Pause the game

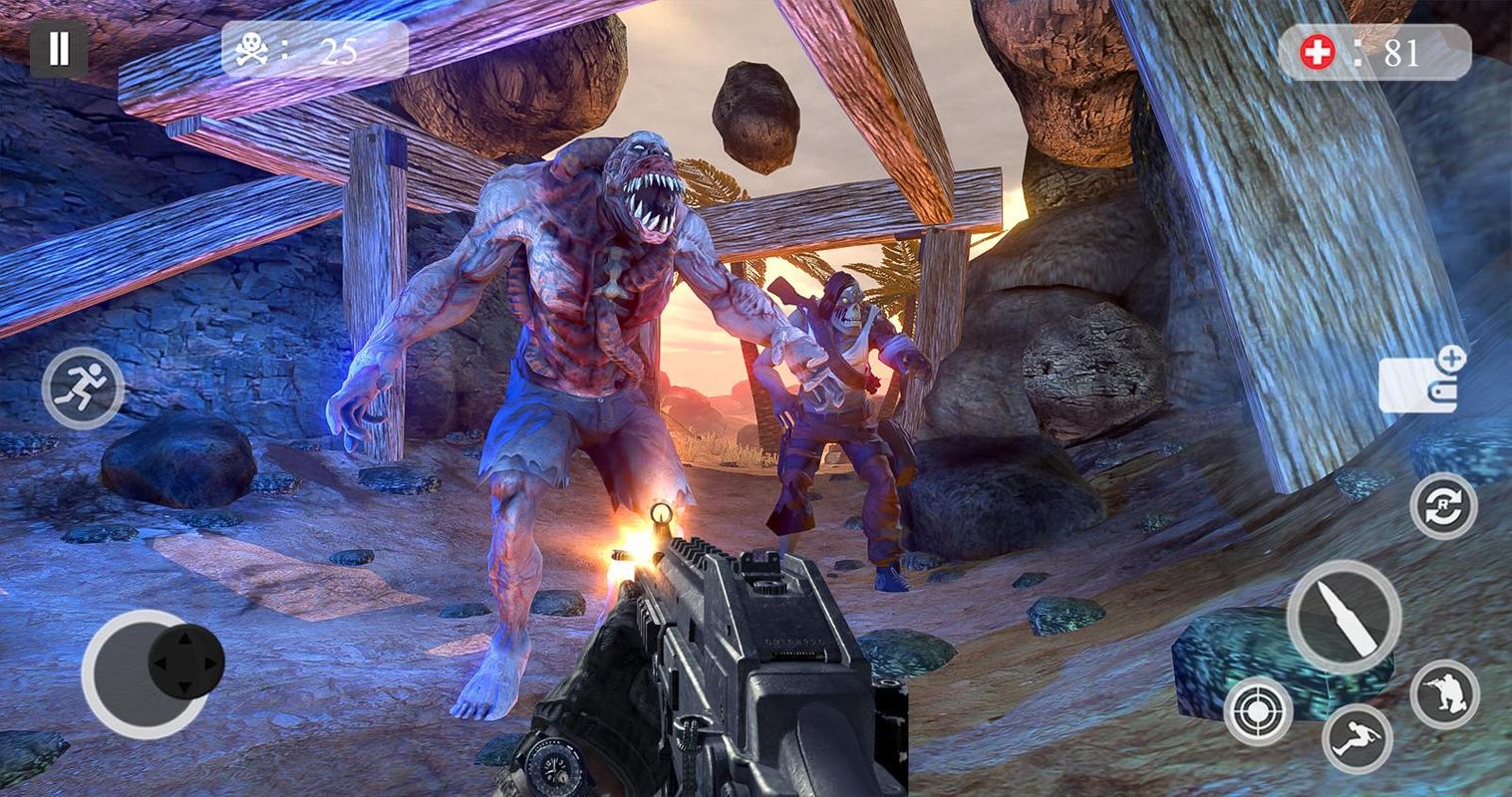point(59,49)
